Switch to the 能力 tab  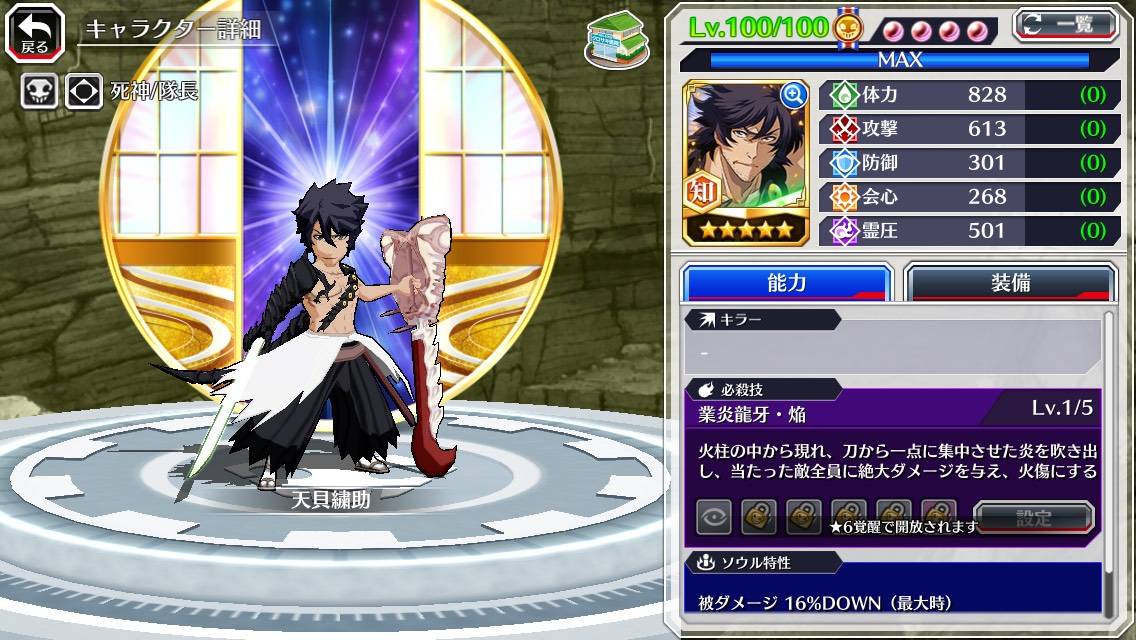click(x=786, y=283)
